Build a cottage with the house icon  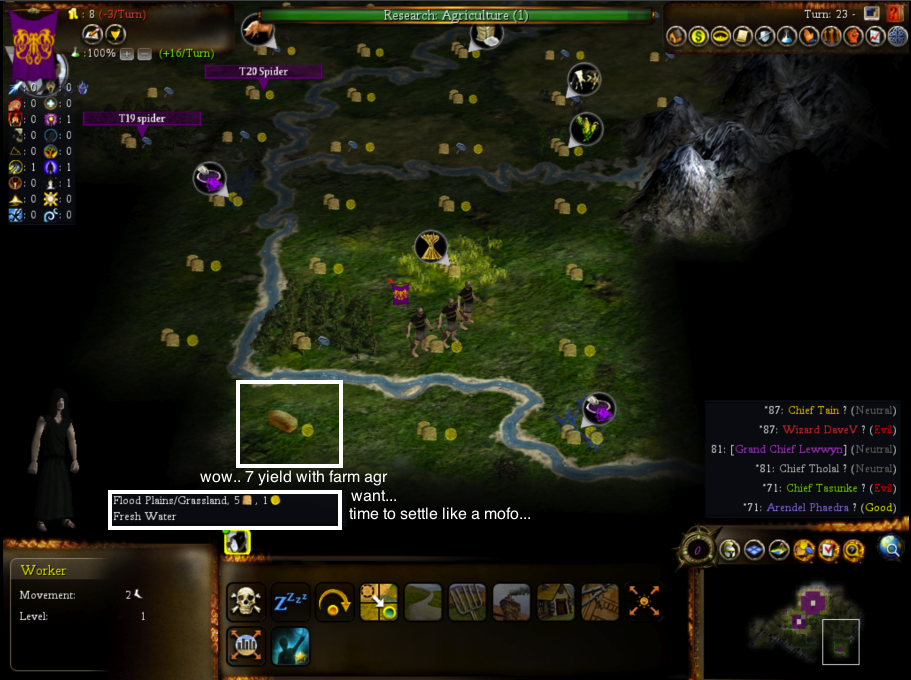[555, 602]
